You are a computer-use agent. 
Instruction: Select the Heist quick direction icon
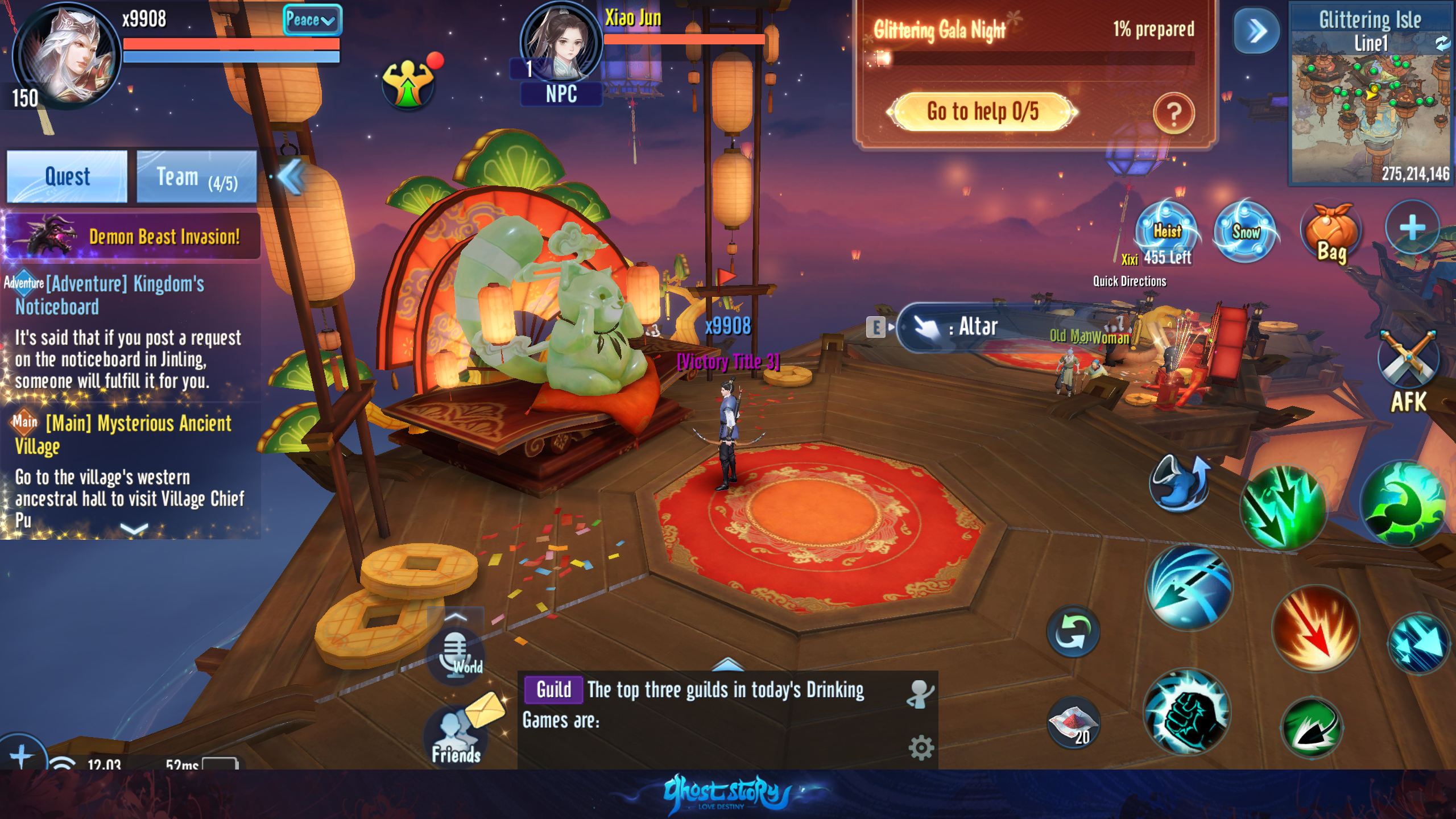(1167, 231)
